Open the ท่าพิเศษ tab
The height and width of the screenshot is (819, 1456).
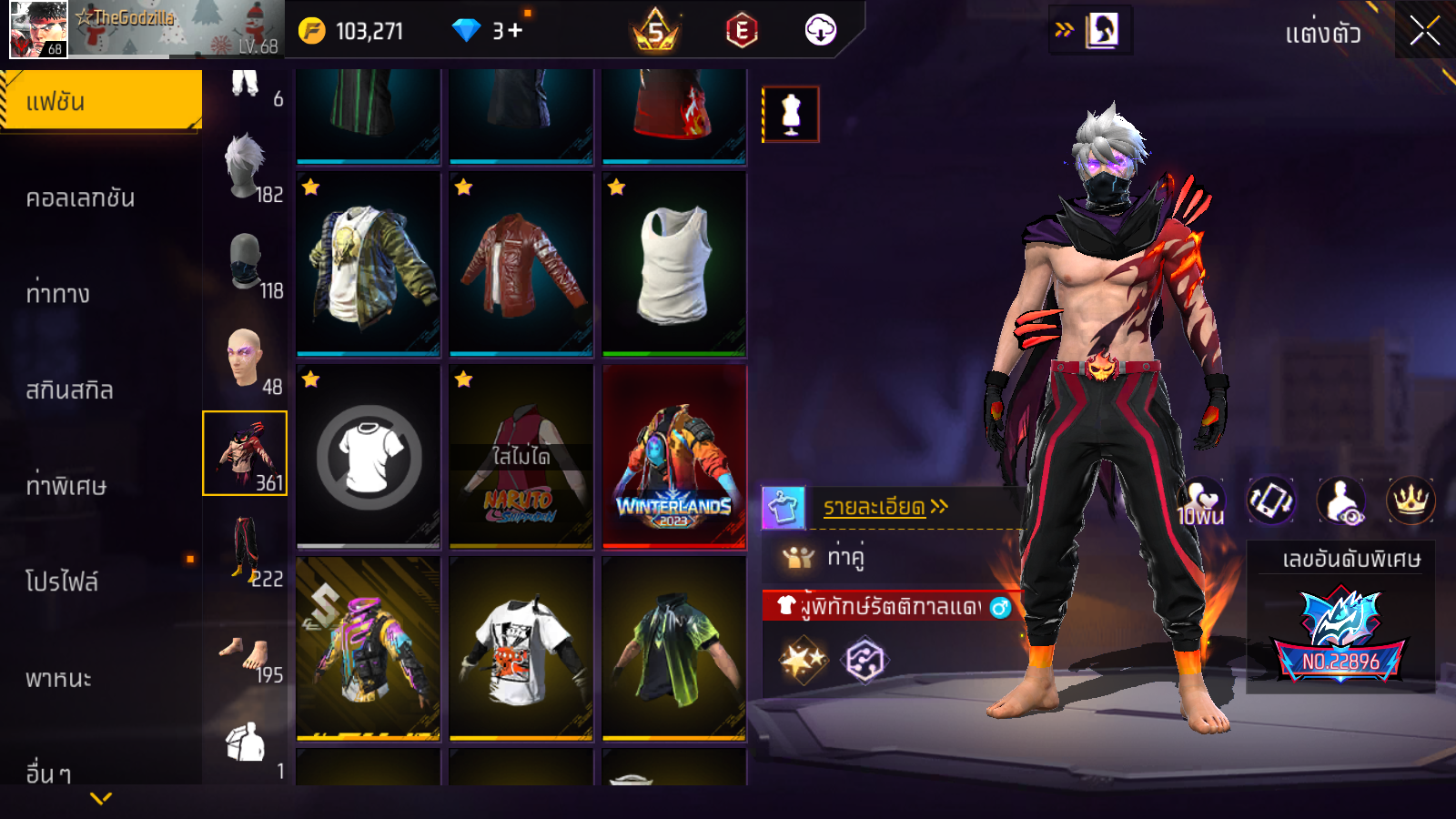pyautogui.click(x=66, y=485)
